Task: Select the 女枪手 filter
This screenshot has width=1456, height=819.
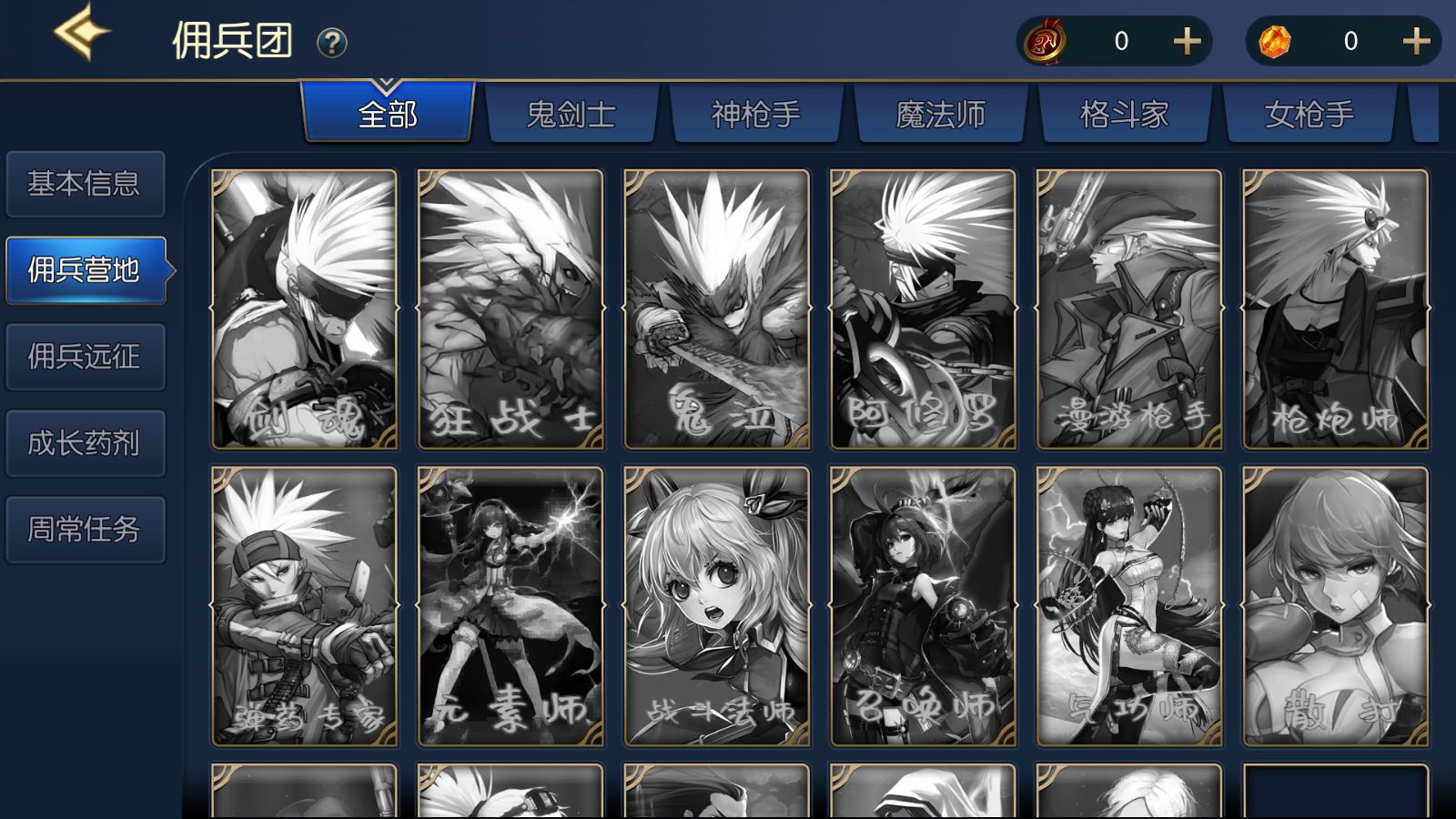Action: pos(1308,116)
